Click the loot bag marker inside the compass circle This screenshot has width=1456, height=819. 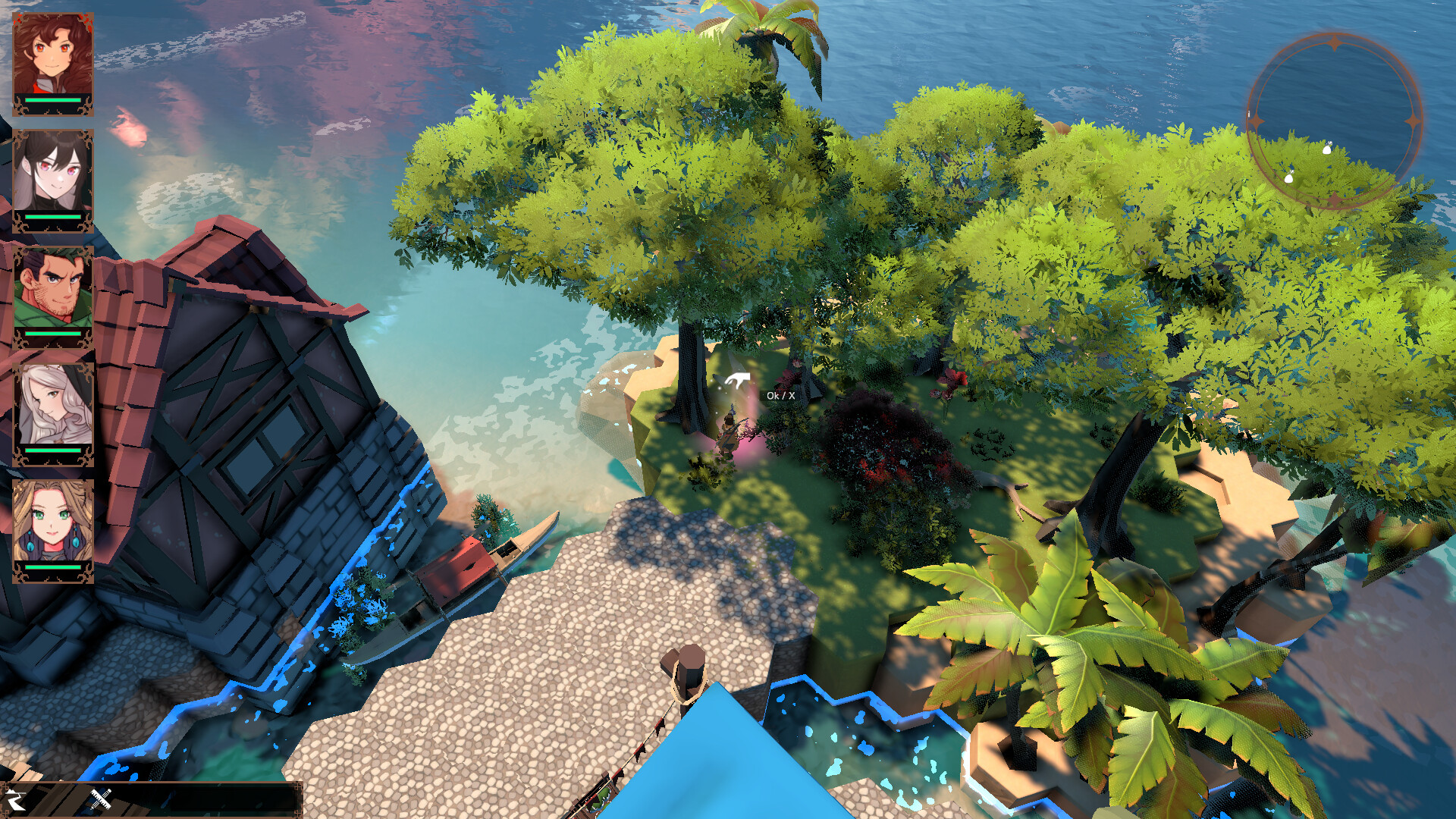coord(1327,149)
